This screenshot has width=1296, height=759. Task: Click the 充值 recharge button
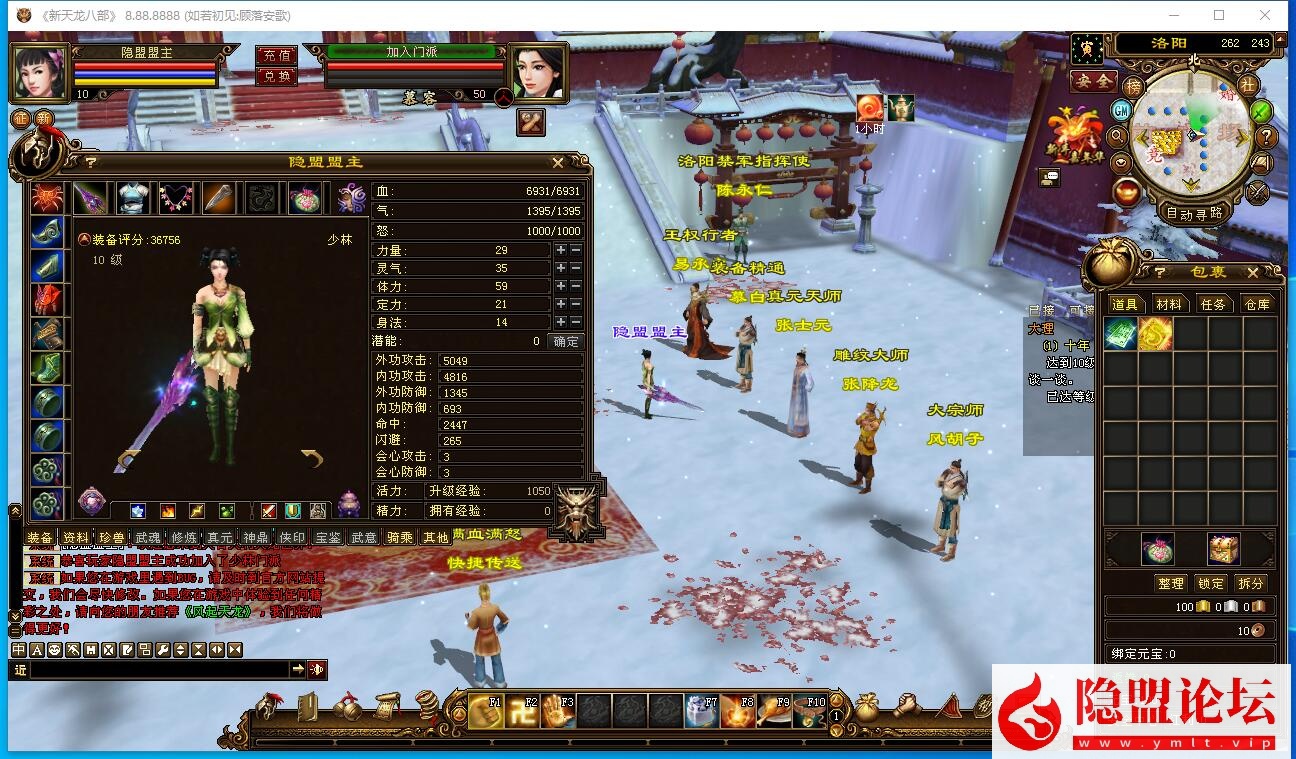coord(276,56)
